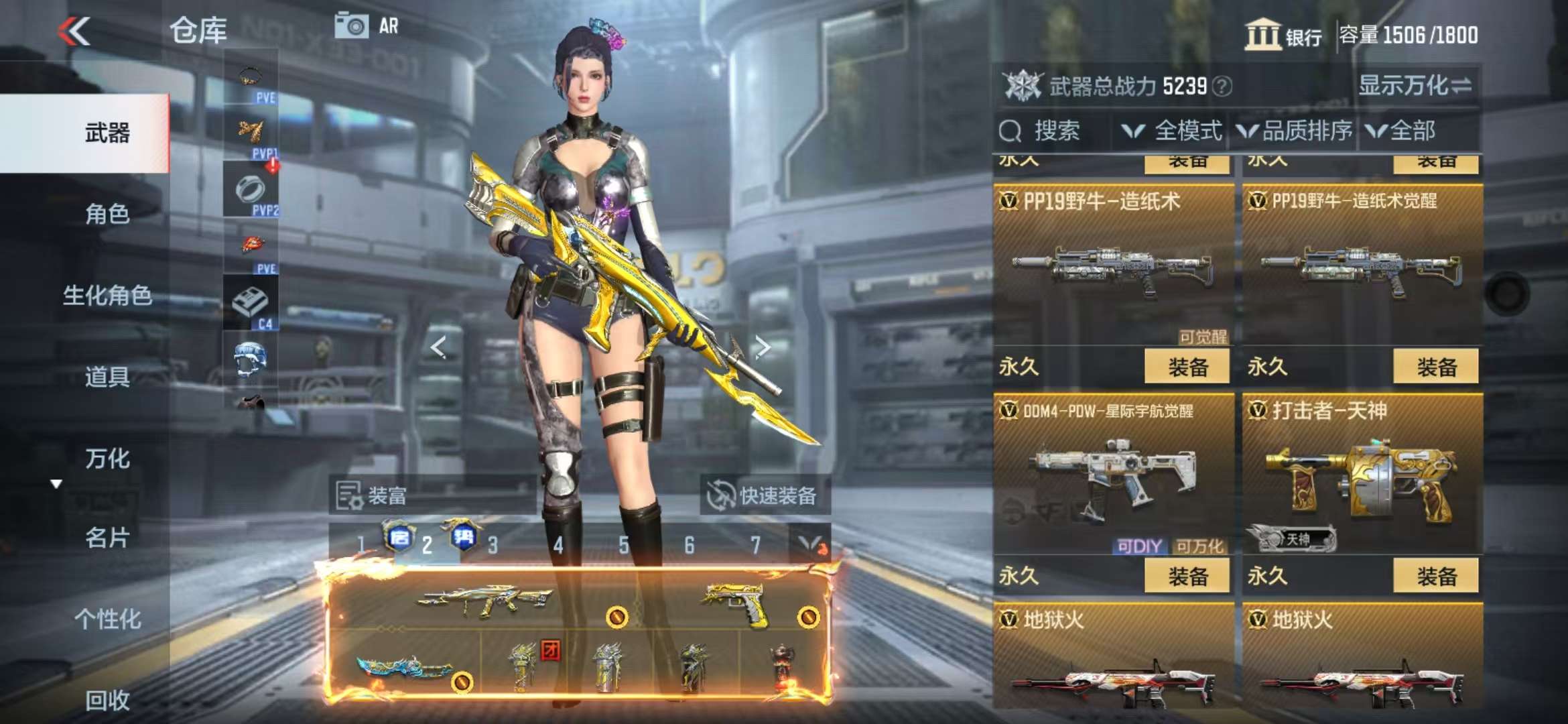This screenshot has height=724, width=1568.
Task: Click the 搜索 search field
Action: pyautogui.click(x=1055, y=131)
